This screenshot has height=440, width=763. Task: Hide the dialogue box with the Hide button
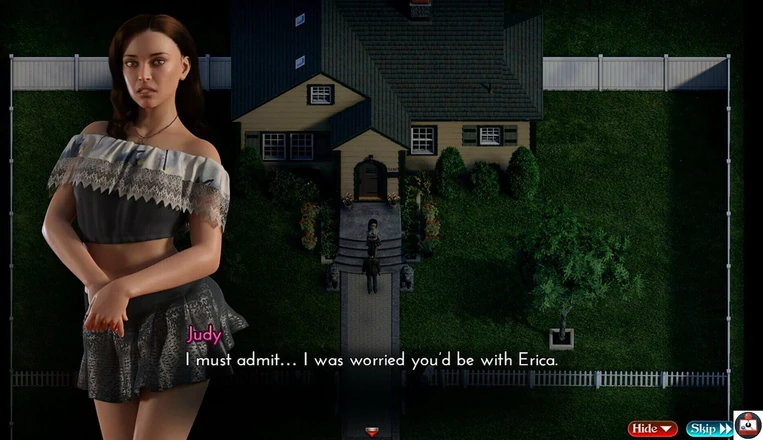[652, 429]
